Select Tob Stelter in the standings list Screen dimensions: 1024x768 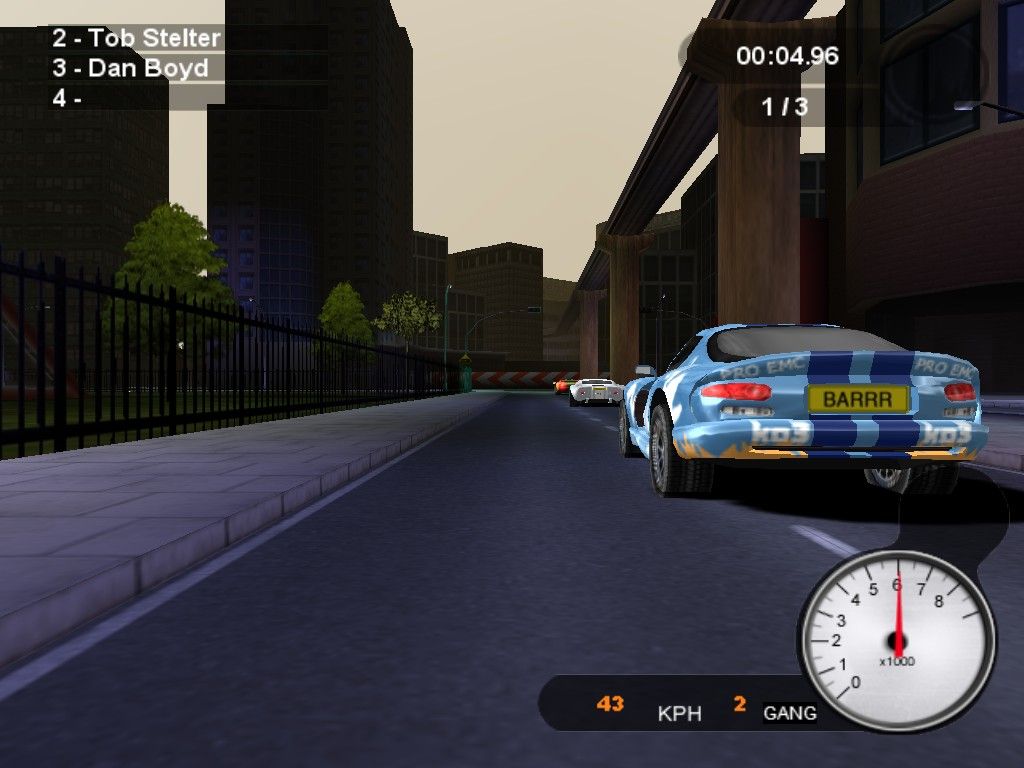pyautogui.click(x=137, y=39)
